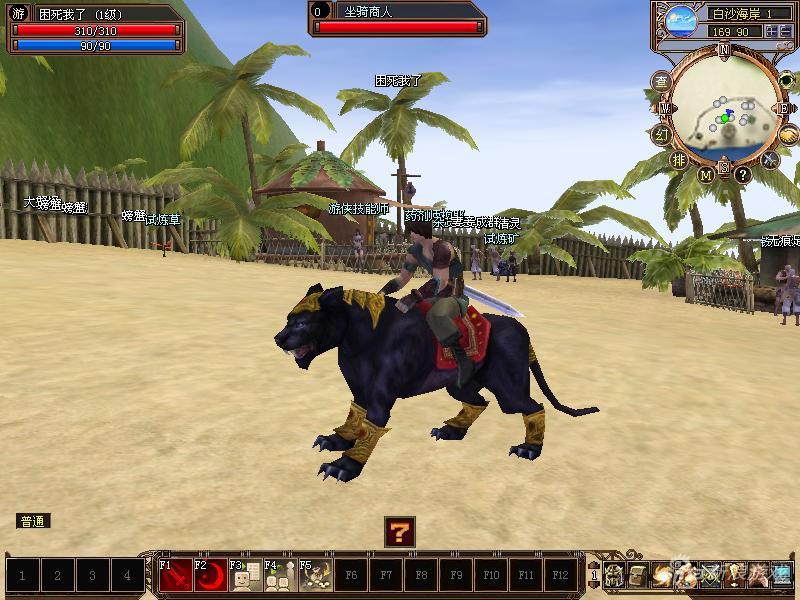The height and width of the screenshot is (600, 800).
Task: Click the 普通 chat channel label
Action: coord(33,521)
